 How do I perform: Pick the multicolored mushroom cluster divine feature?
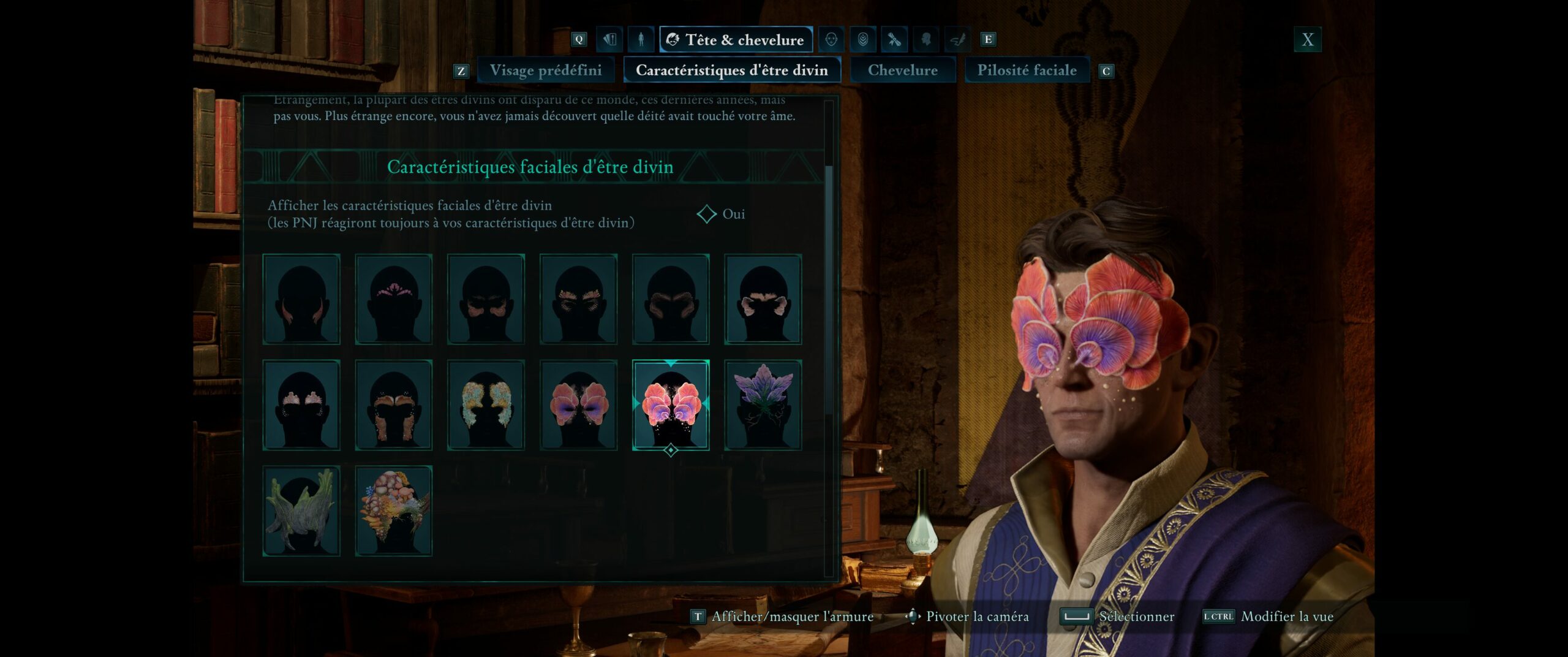[x=394, y=511]
